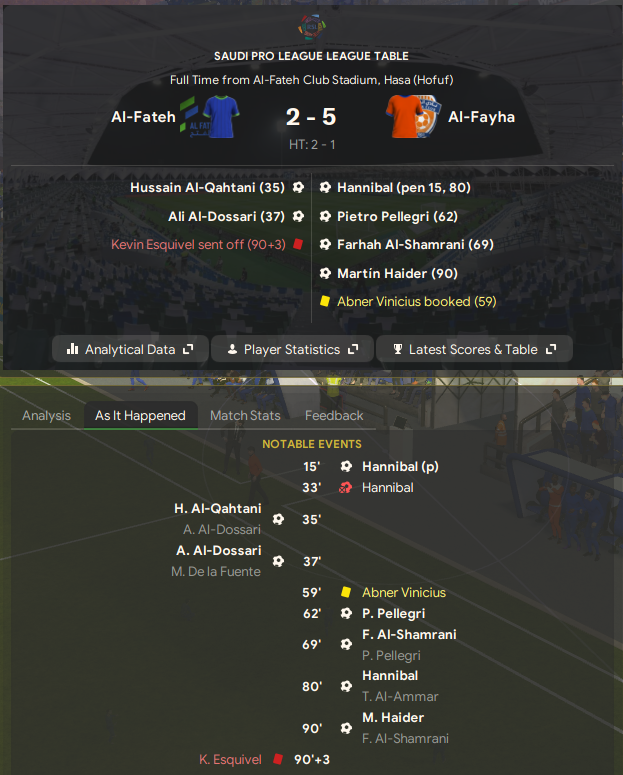Select the As It Happened tab

140,415
